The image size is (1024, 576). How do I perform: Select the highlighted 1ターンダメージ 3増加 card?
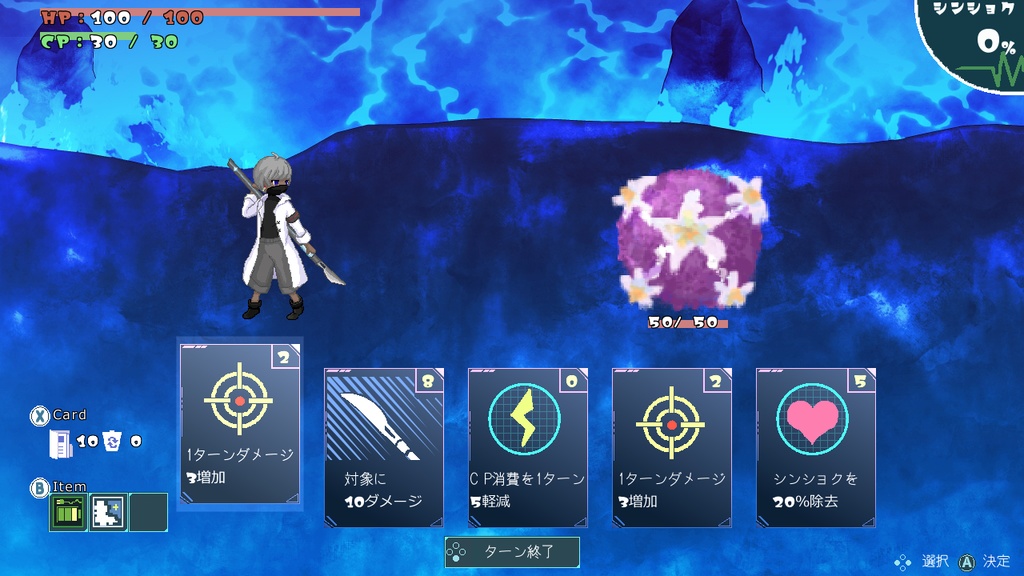[240, 424]
